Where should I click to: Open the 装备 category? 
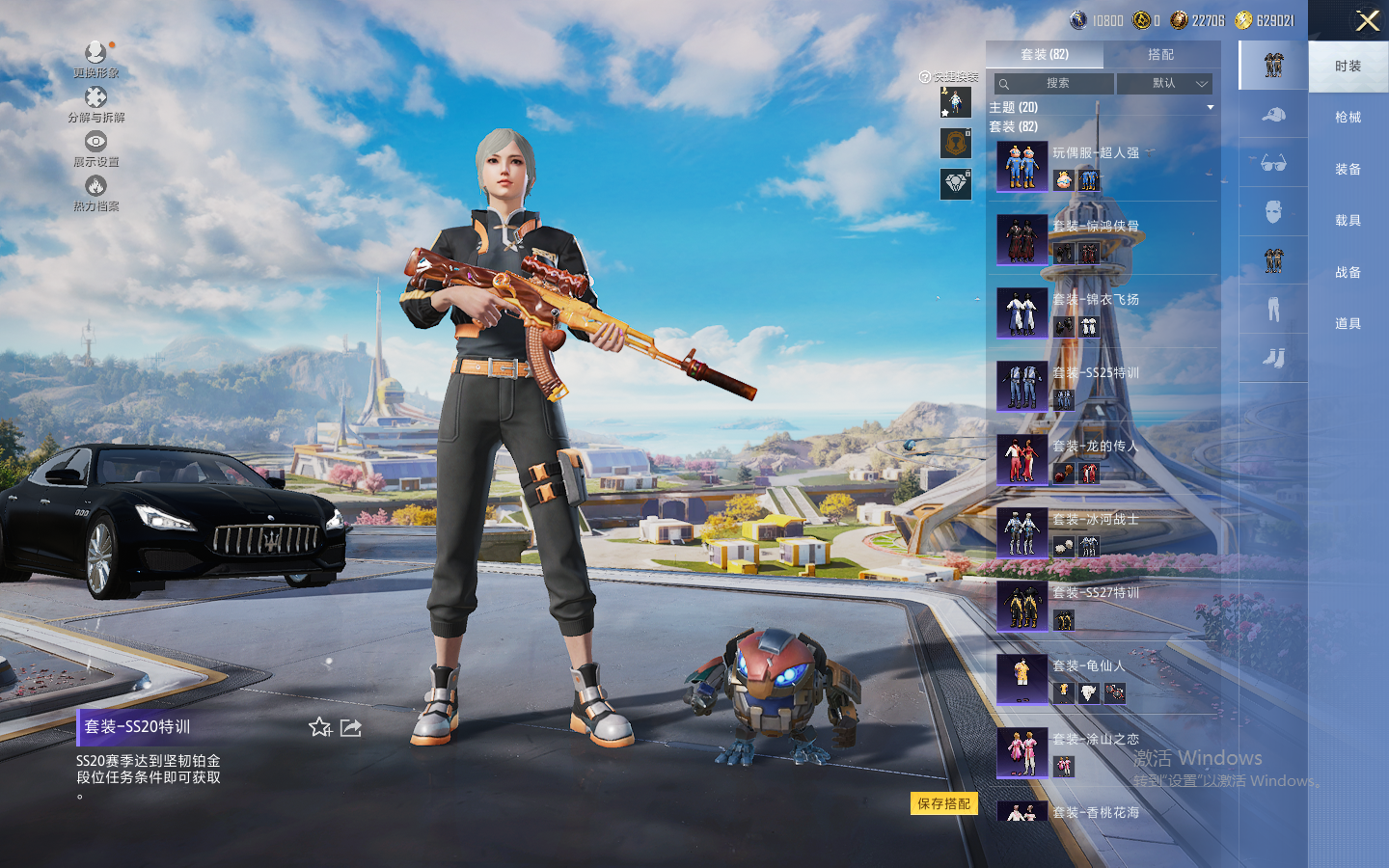click(1348, 170)
